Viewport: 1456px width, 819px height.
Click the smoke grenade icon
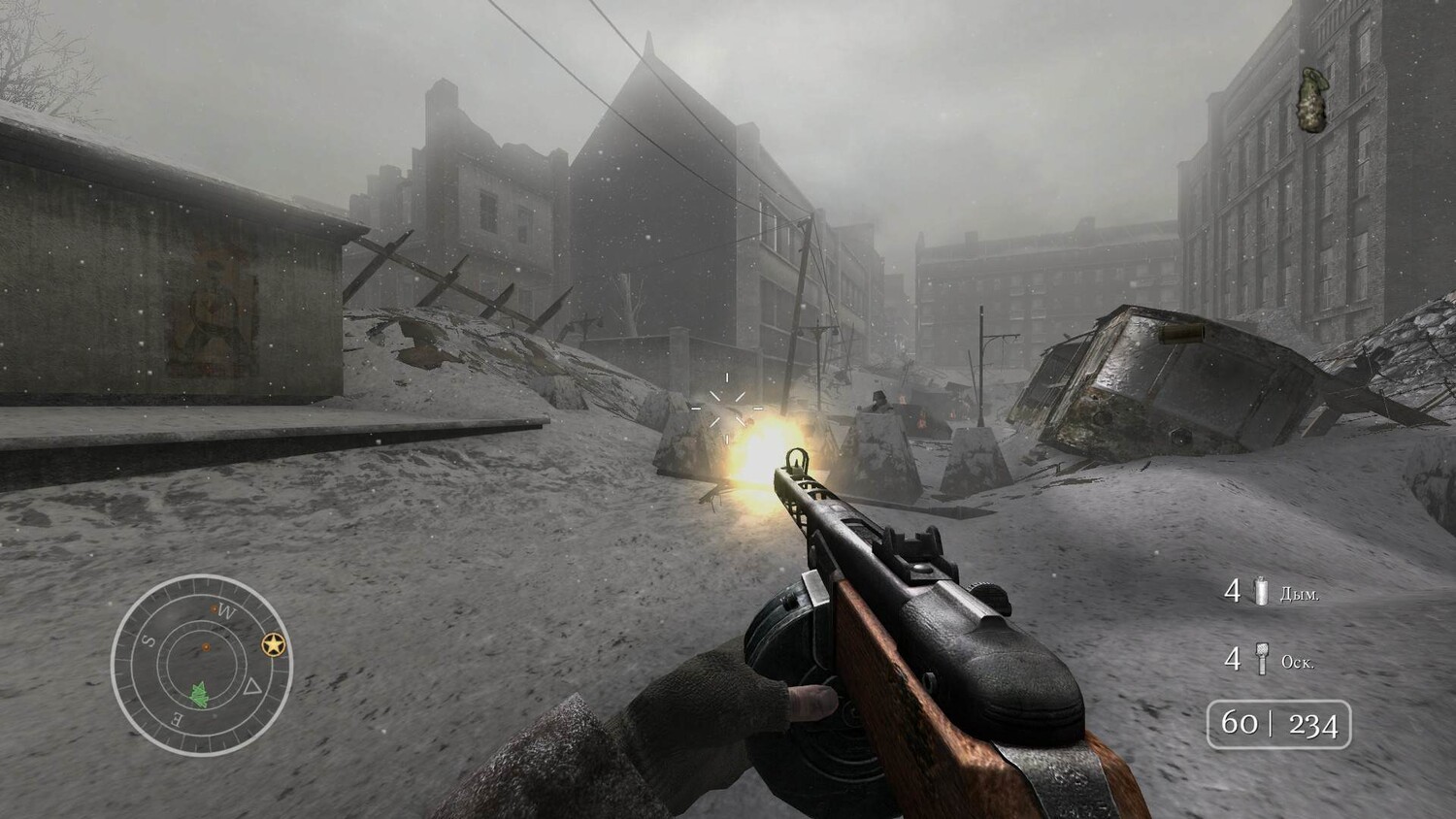click(1262, 591)
